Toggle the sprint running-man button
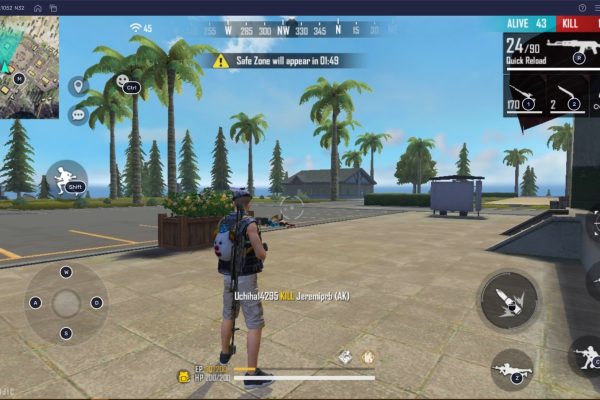 tap(67, 179)
